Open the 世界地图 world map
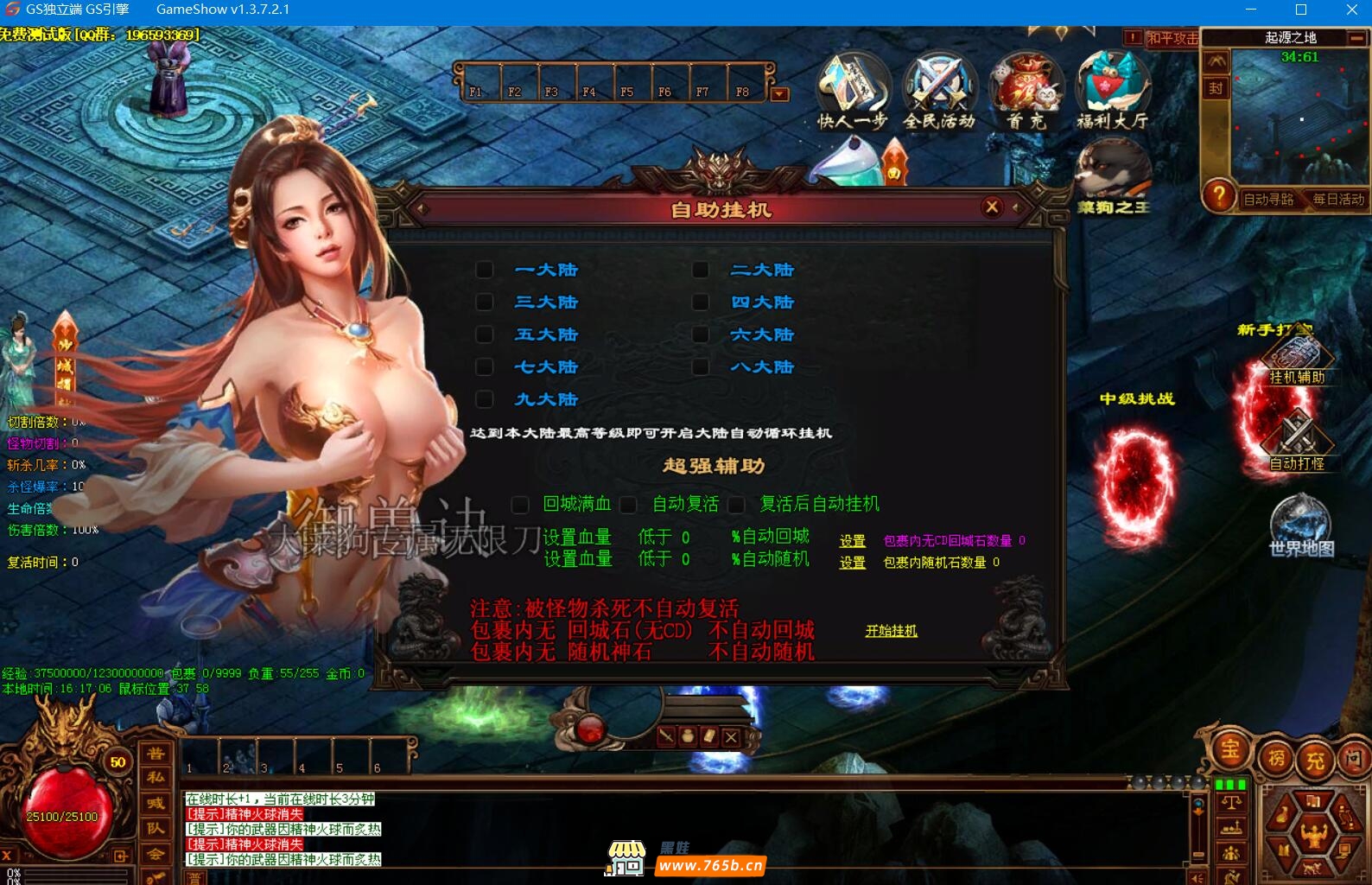Viewport: 1372px width, 885px height. (x=1300, y=526)
